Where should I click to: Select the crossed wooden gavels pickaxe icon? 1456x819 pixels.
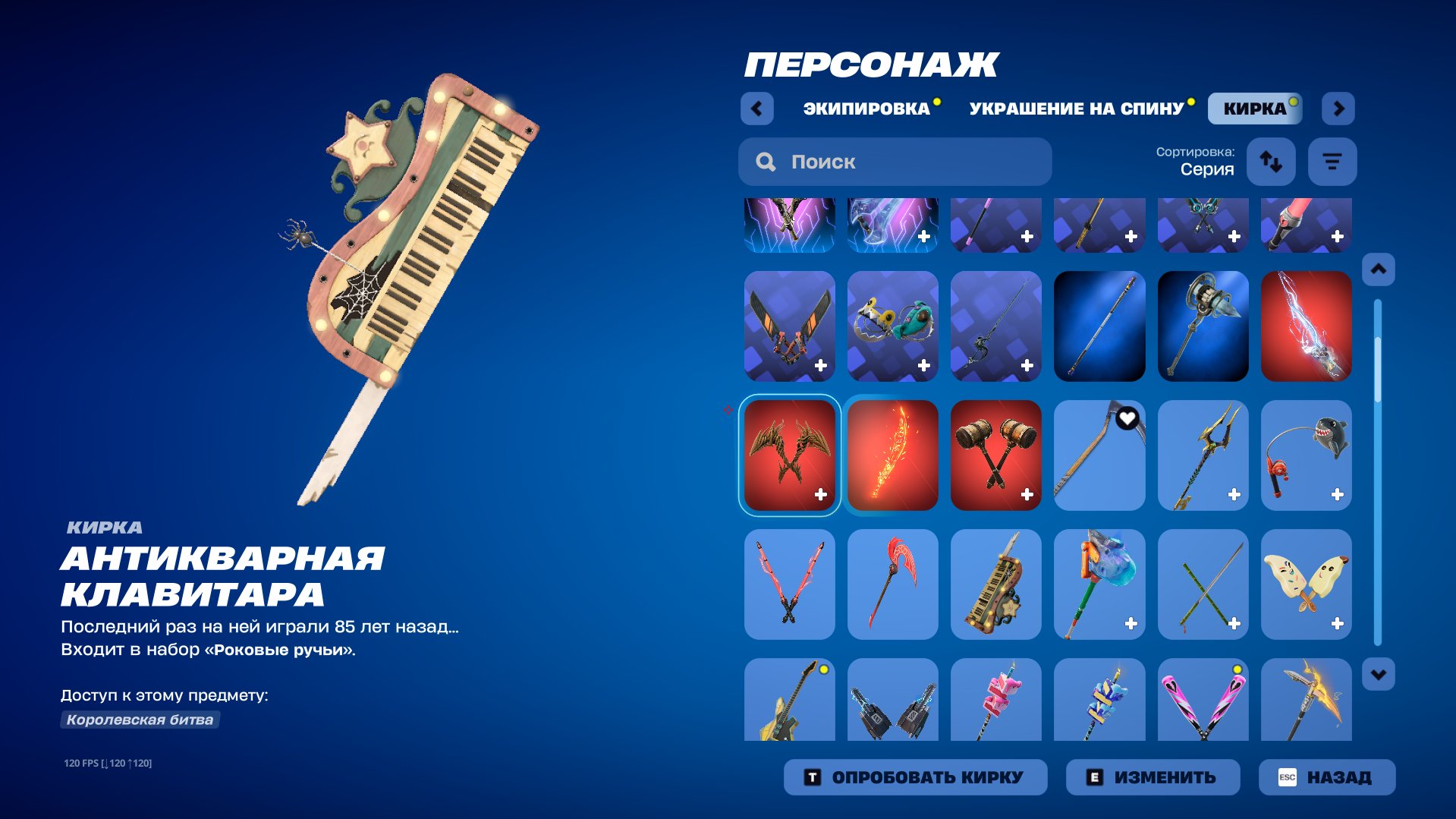pyautogui.click(x=995, y=455)
